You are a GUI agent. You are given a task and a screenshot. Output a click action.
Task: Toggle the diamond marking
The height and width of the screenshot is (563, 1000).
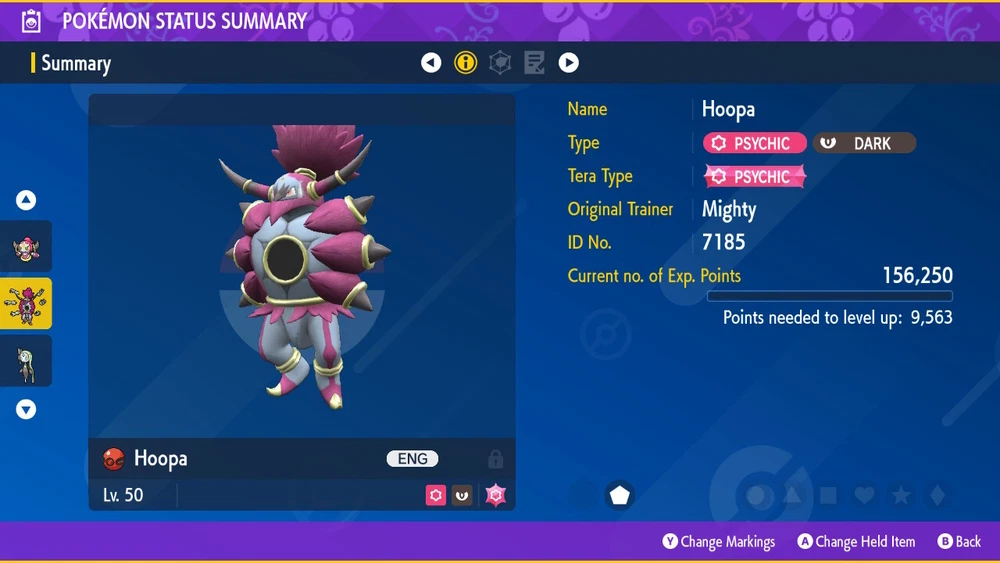(935, 495)
